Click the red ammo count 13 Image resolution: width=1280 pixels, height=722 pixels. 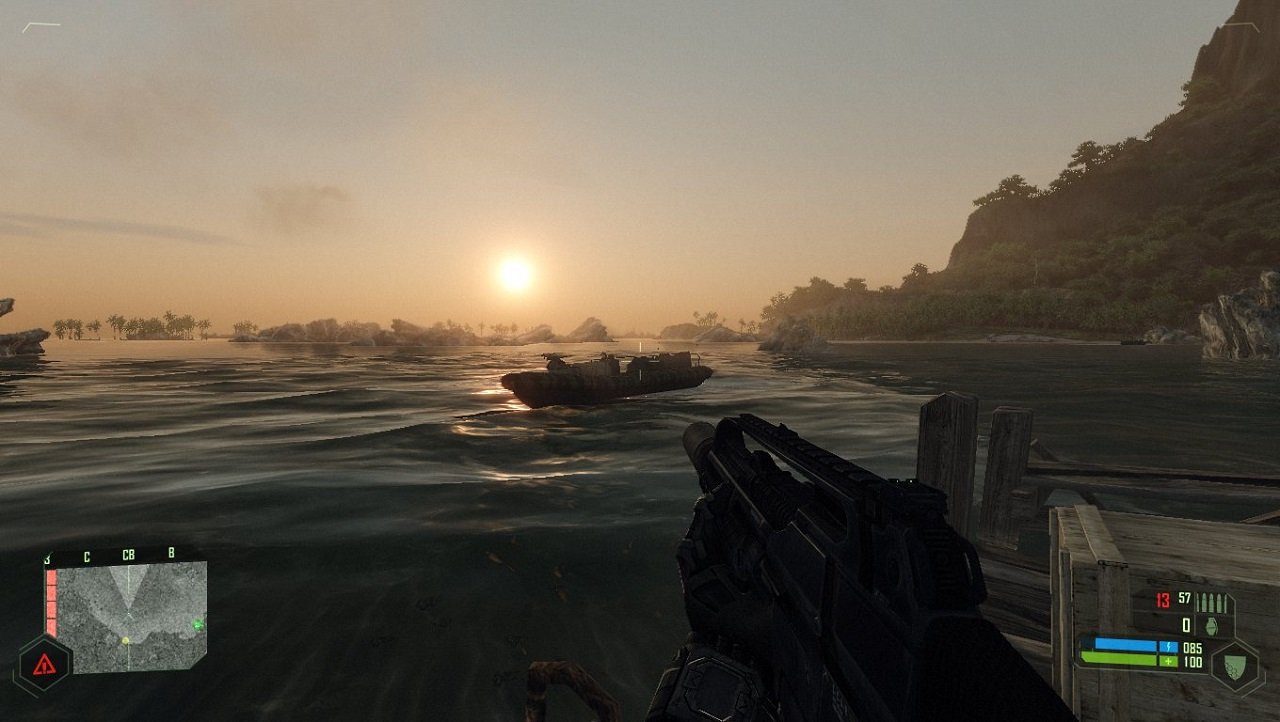1162,600
